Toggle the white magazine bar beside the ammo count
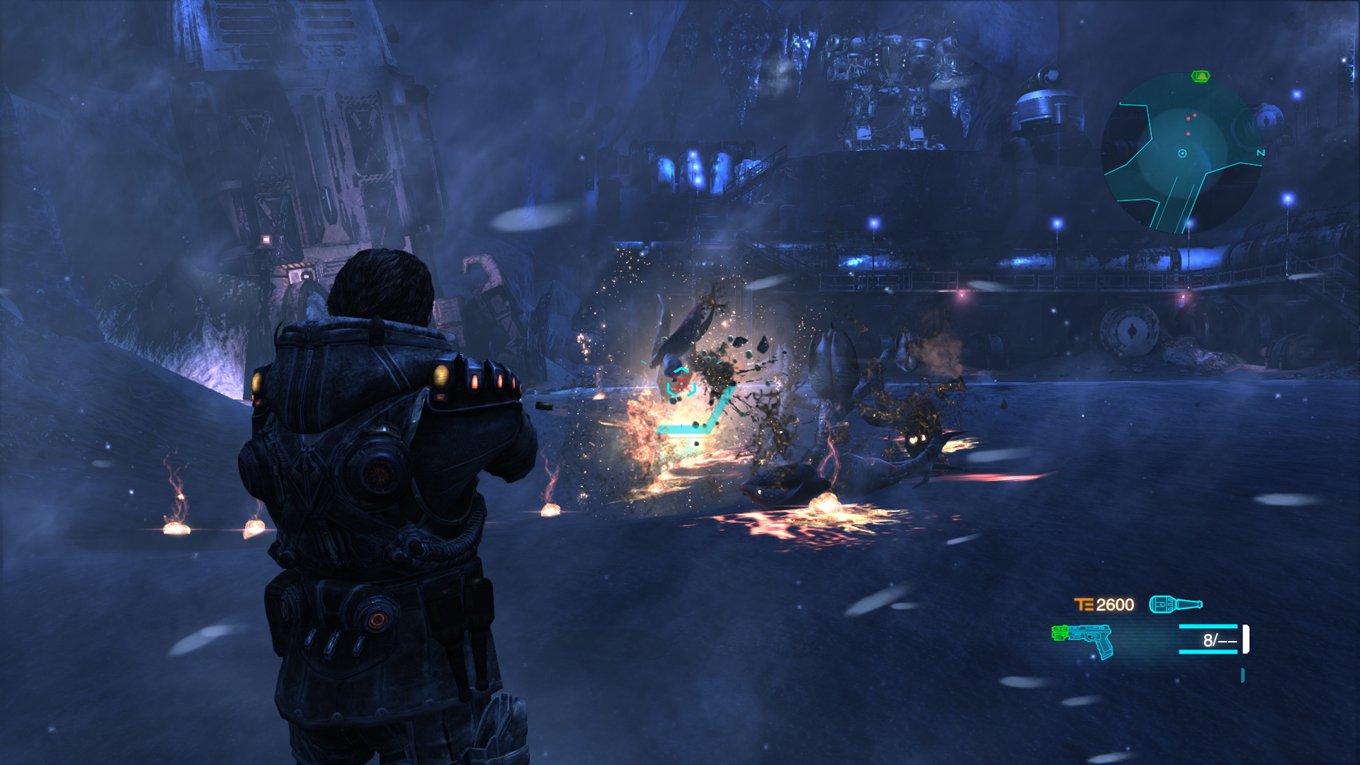 [x=1246, y=638]
